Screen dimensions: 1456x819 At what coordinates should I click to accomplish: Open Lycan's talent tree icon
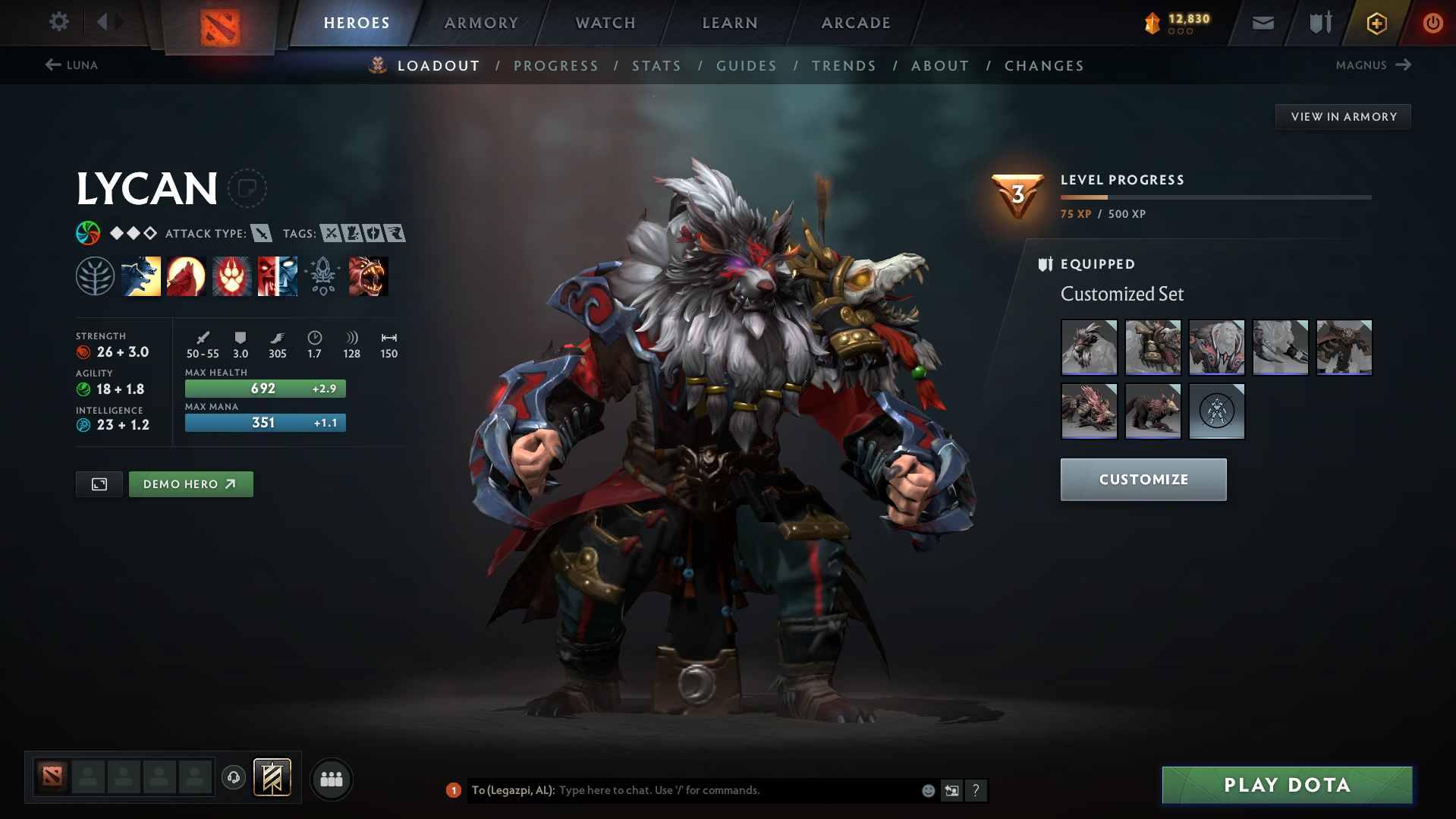pyautogui.click(x=96, y=276)
